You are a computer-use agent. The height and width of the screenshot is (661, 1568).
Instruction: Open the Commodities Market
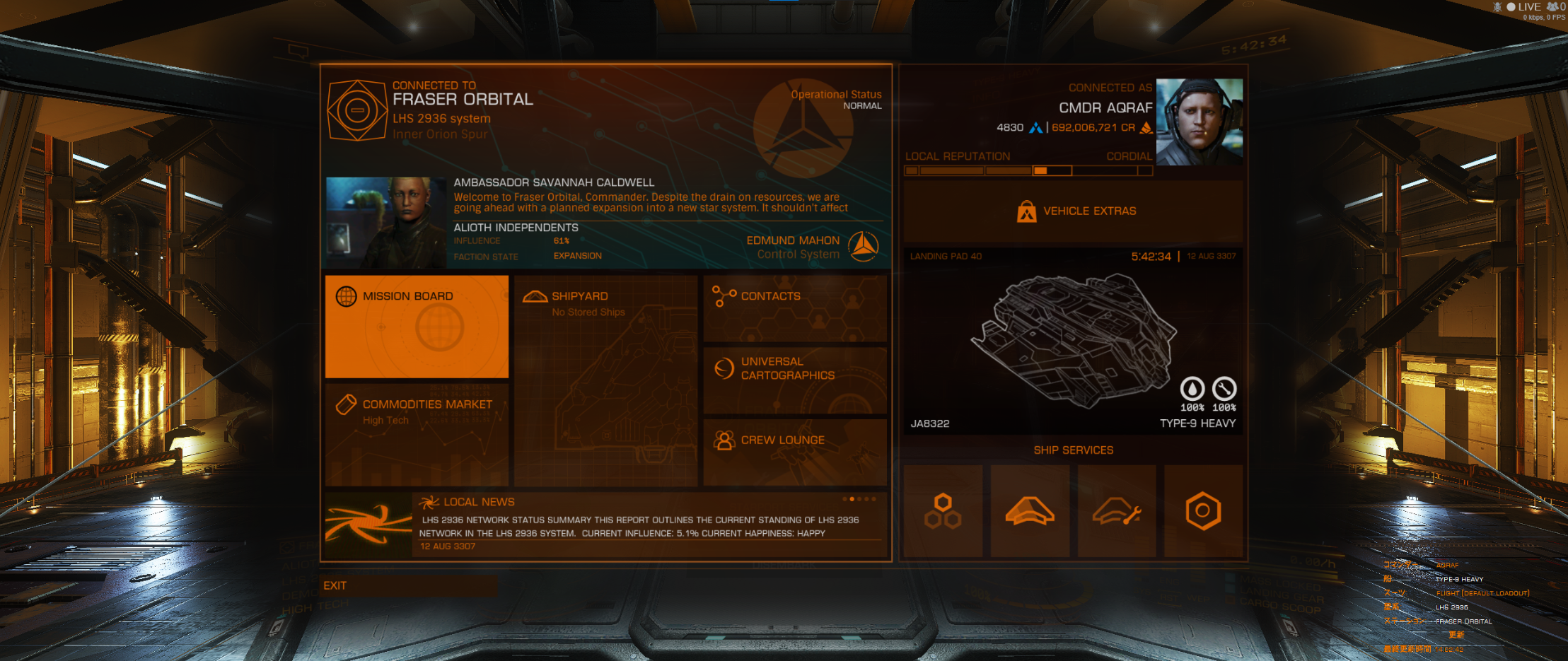point(417,433)
